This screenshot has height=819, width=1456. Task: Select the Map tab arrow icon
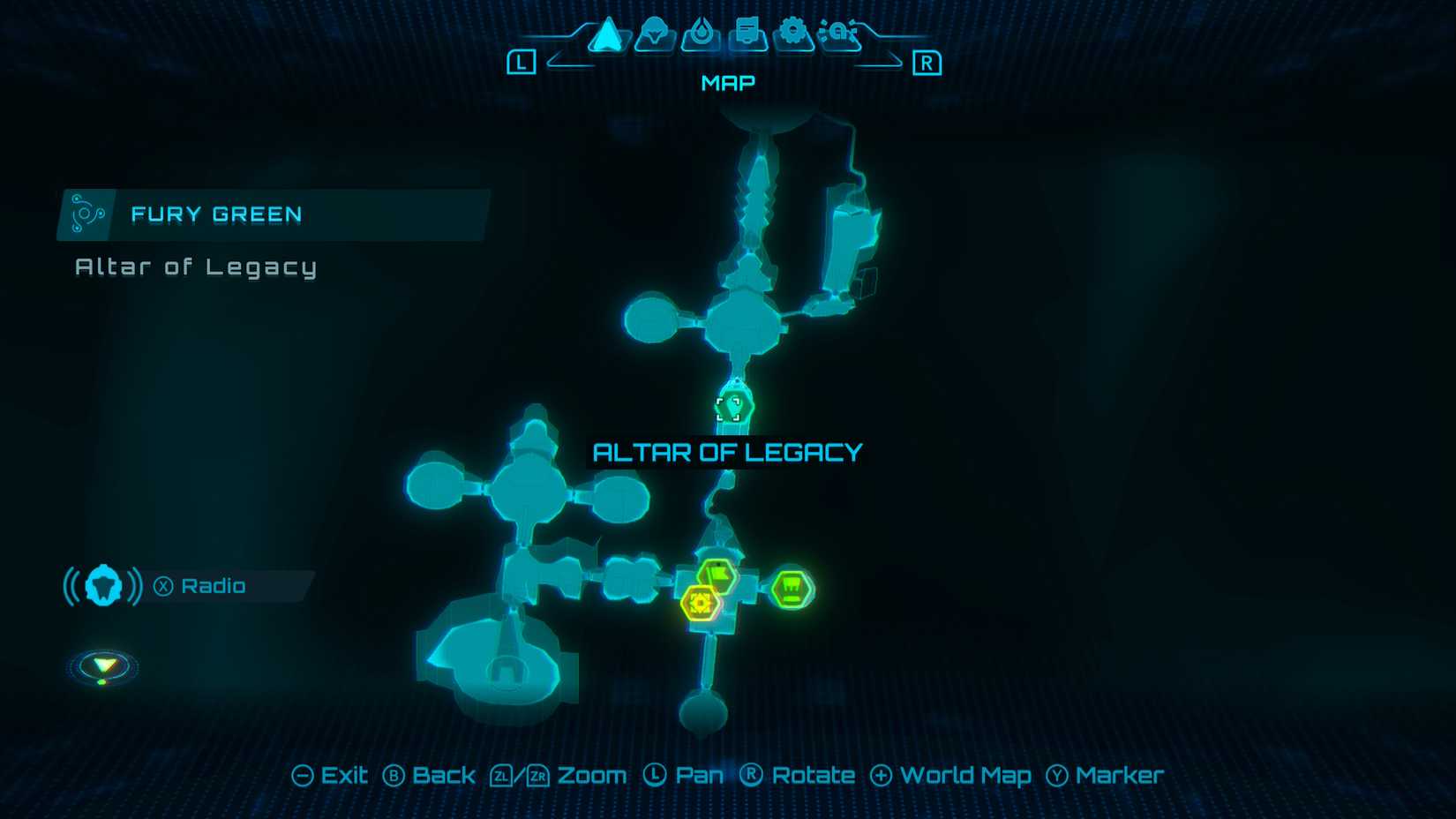tap(606, 34)
